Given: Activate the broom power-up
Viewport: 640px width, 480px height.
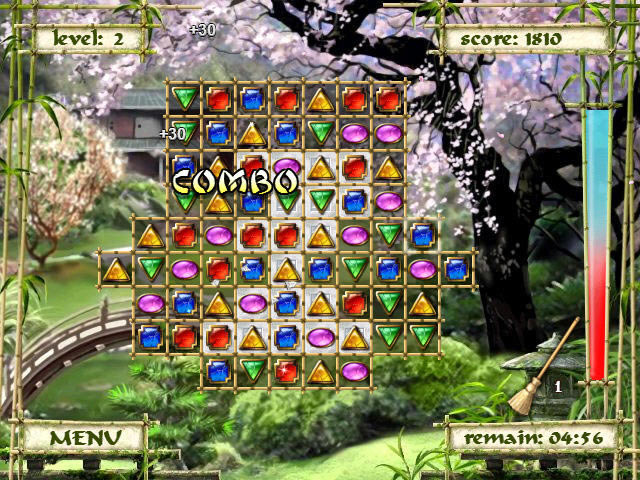Looking at the screenshot, I should tap(540, 370).
